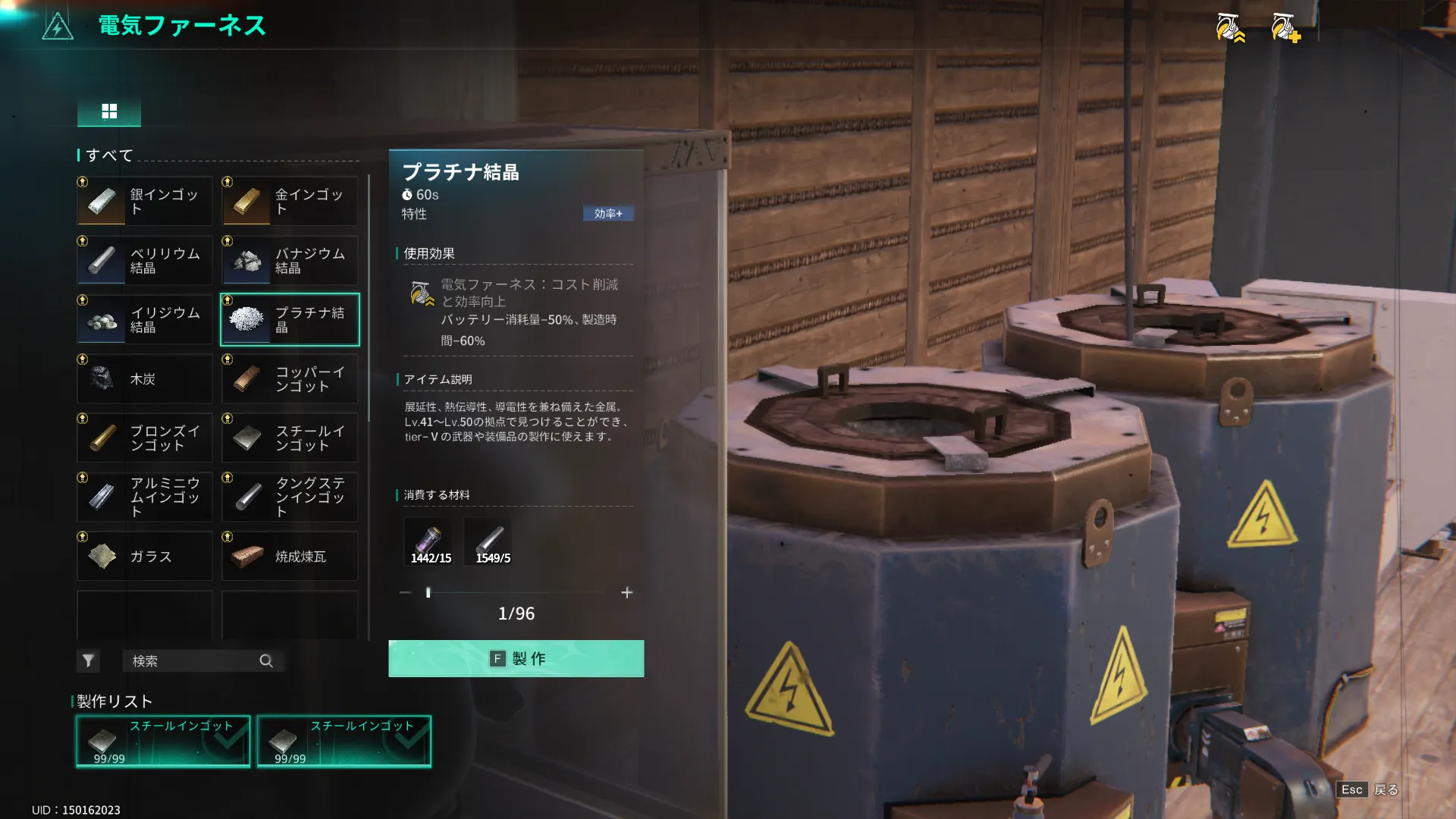
Task: Craft the item with the 製作 button
Action: coord(516,658)
